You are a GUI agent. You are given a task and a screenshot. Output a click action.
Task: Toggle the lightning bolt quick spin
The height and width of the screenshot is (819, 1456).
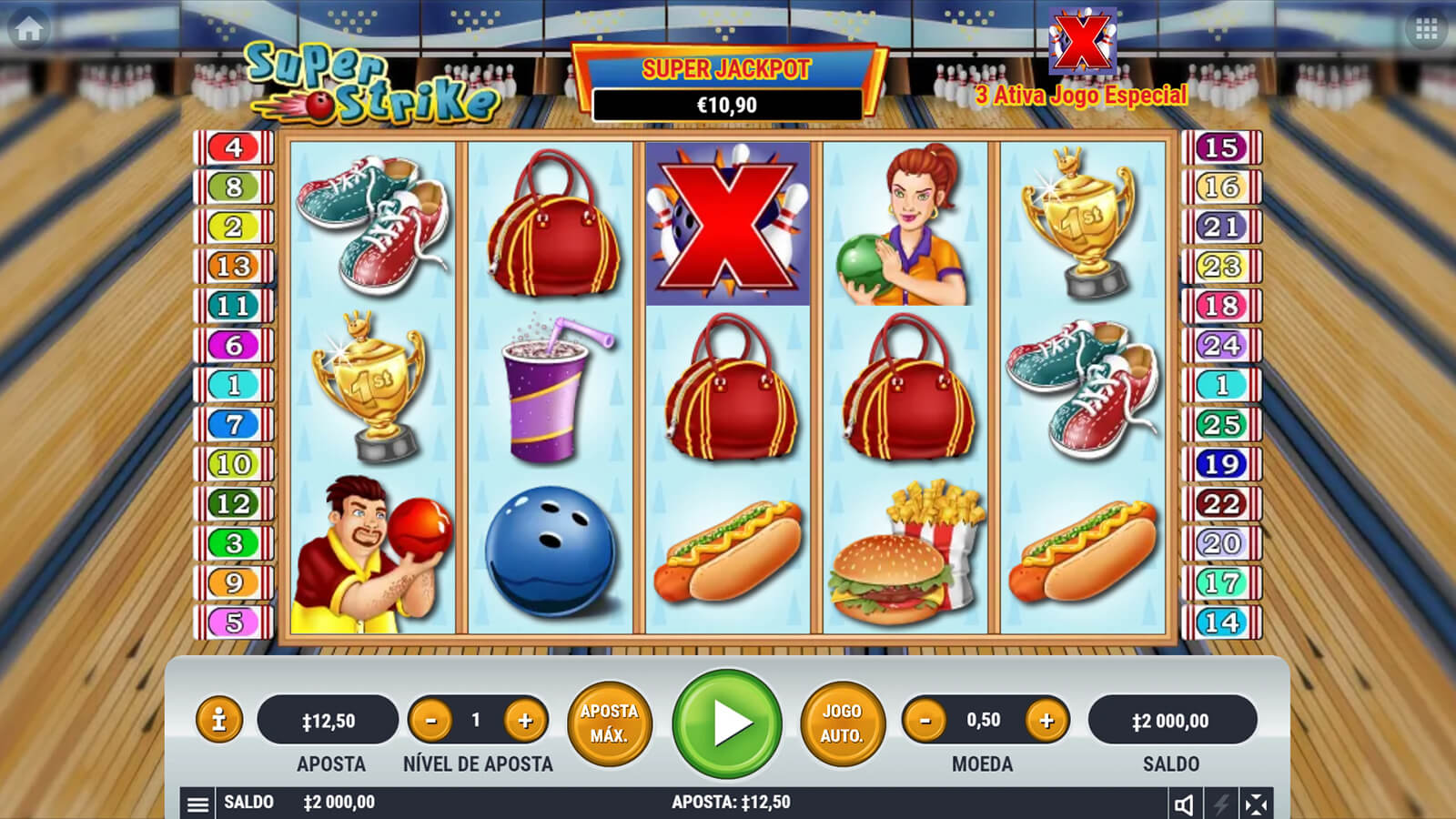(x=1221, y=804)
